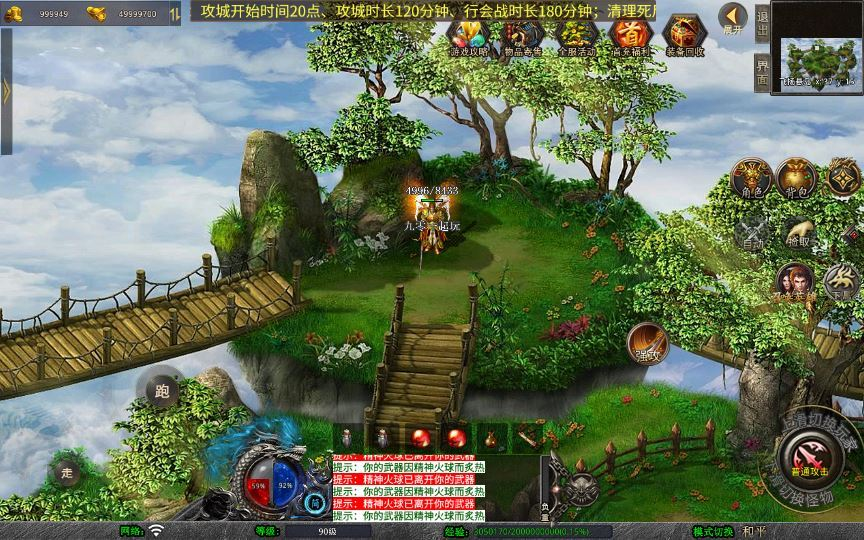Open the 物品寄售 consignment shop

click(x=523, y=37)
